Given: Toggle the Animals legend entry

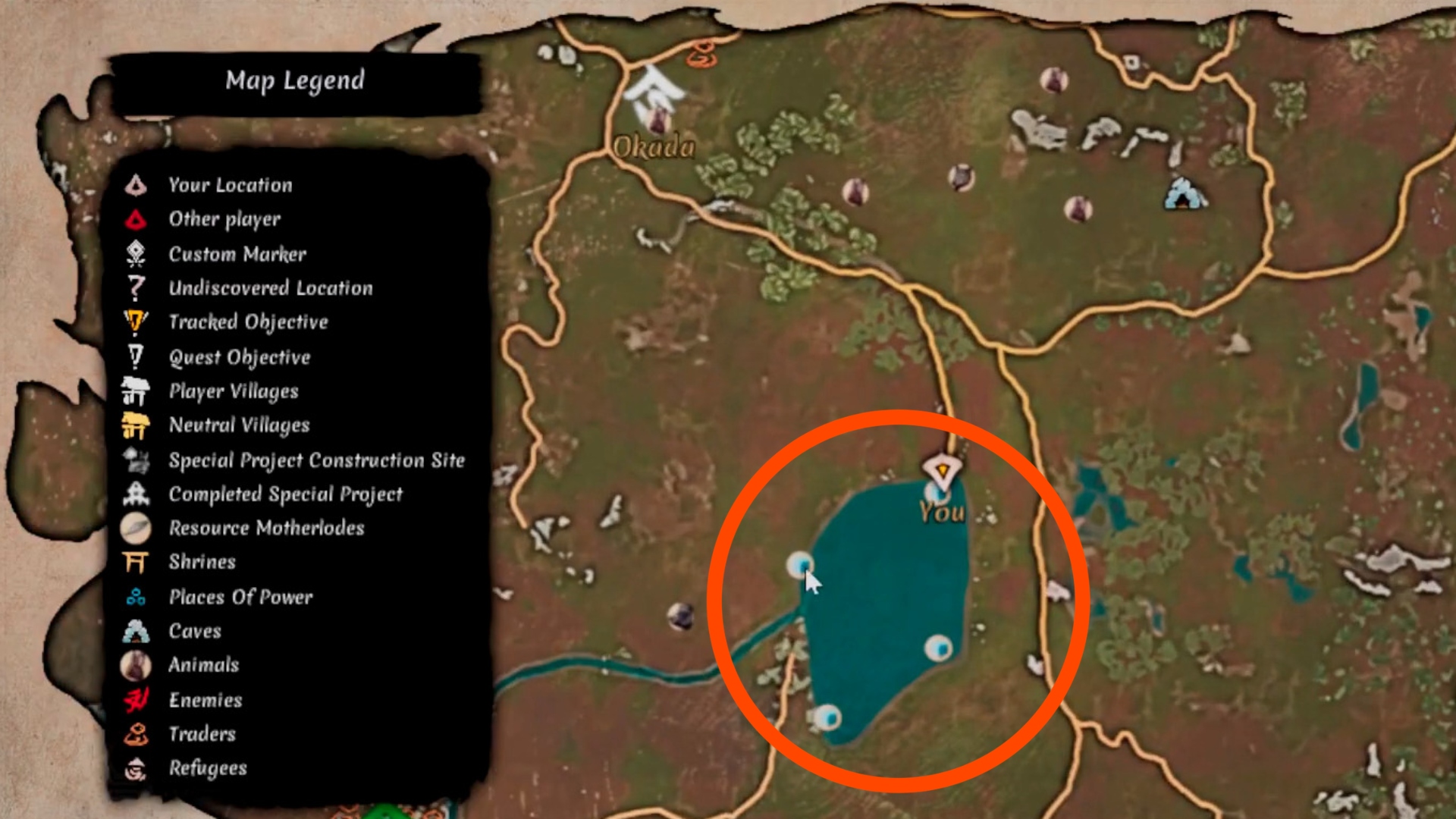Looking at the screenshot, I should pyautogui.click(x=135, y=664).
